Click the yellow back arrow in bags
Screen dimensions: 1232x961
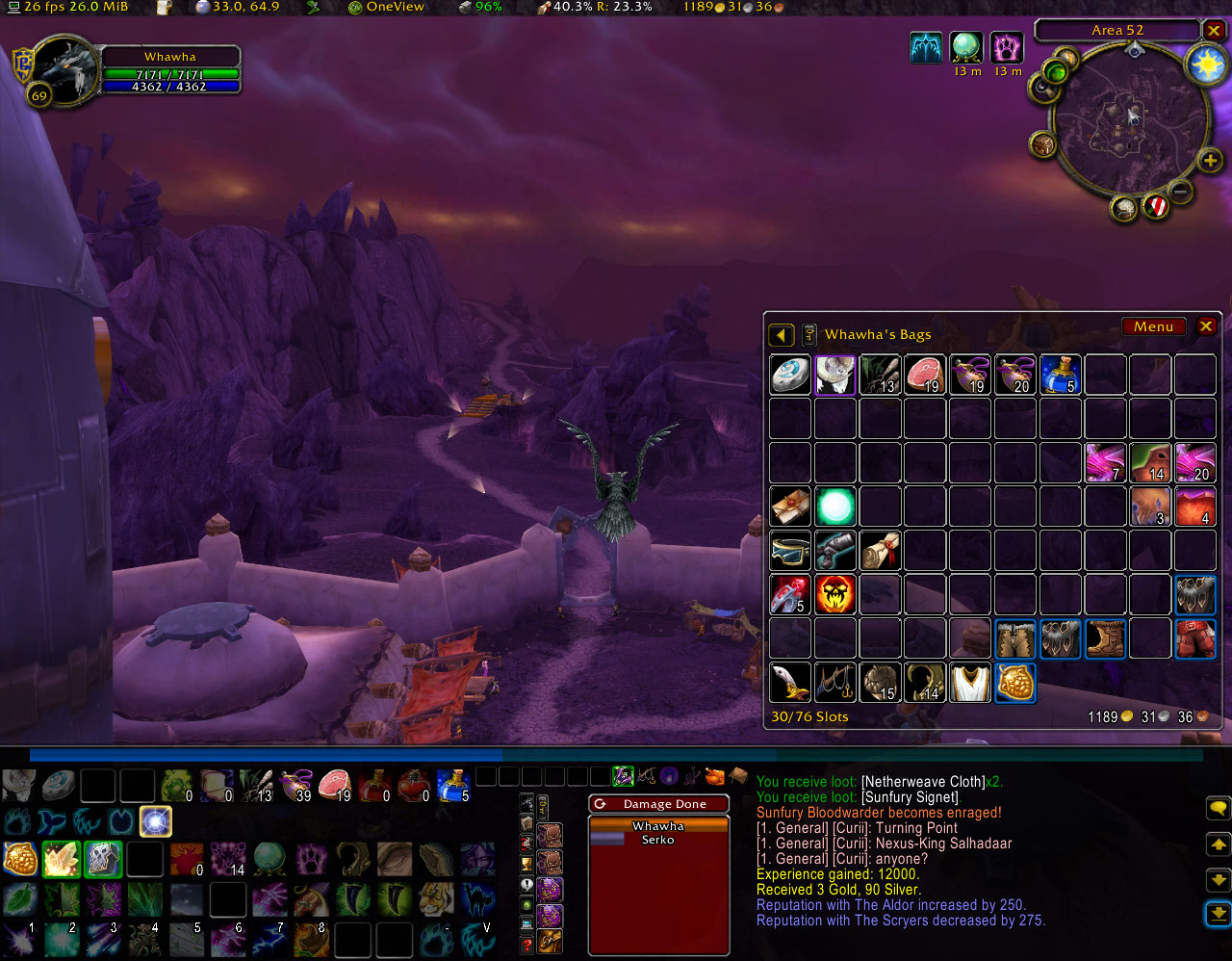pos(781,335)
